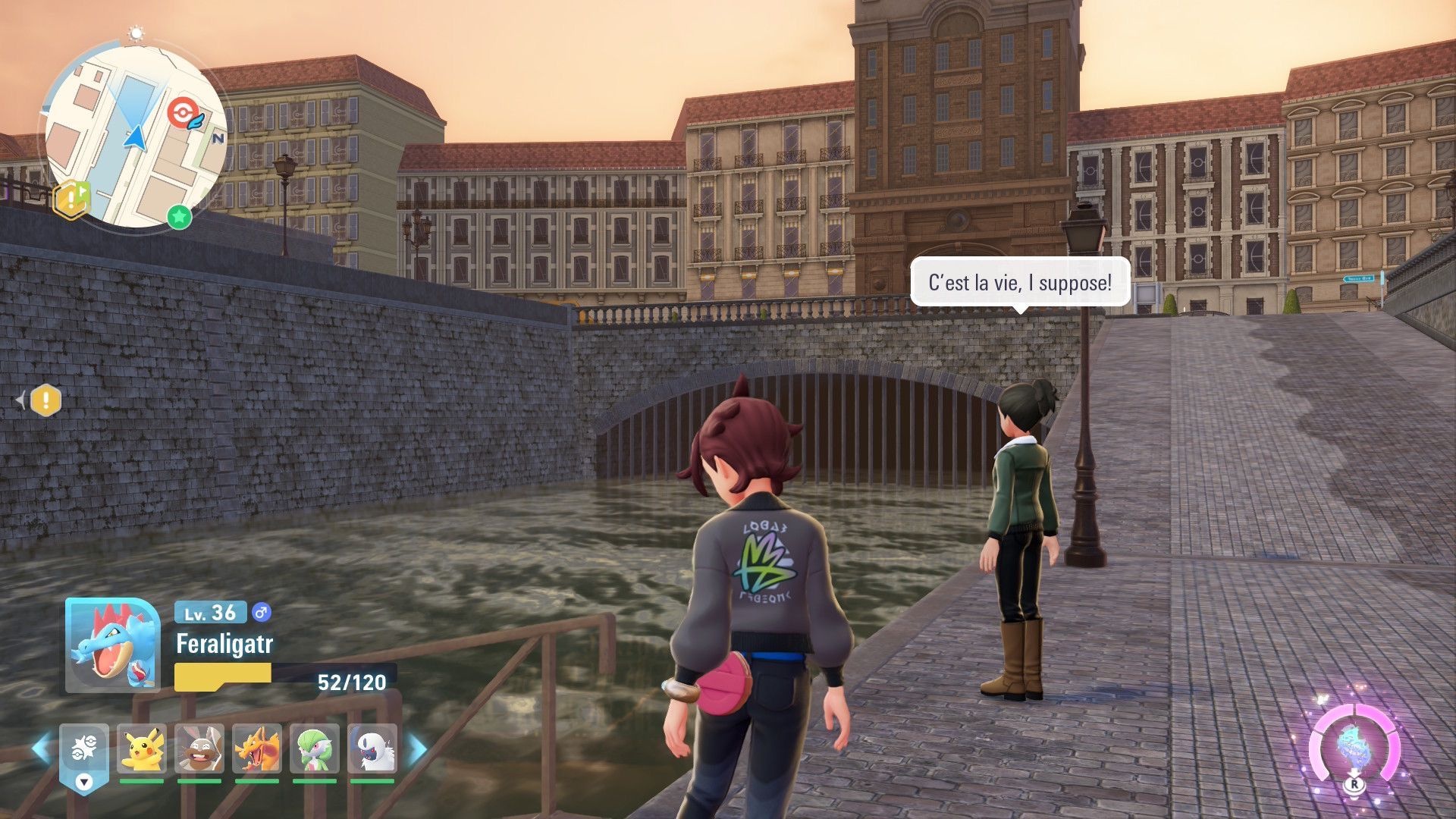This screenshot has width=1456, height=819.
Task: Switch to Pikachu in the party bar
Action: [x=142, y=748]
